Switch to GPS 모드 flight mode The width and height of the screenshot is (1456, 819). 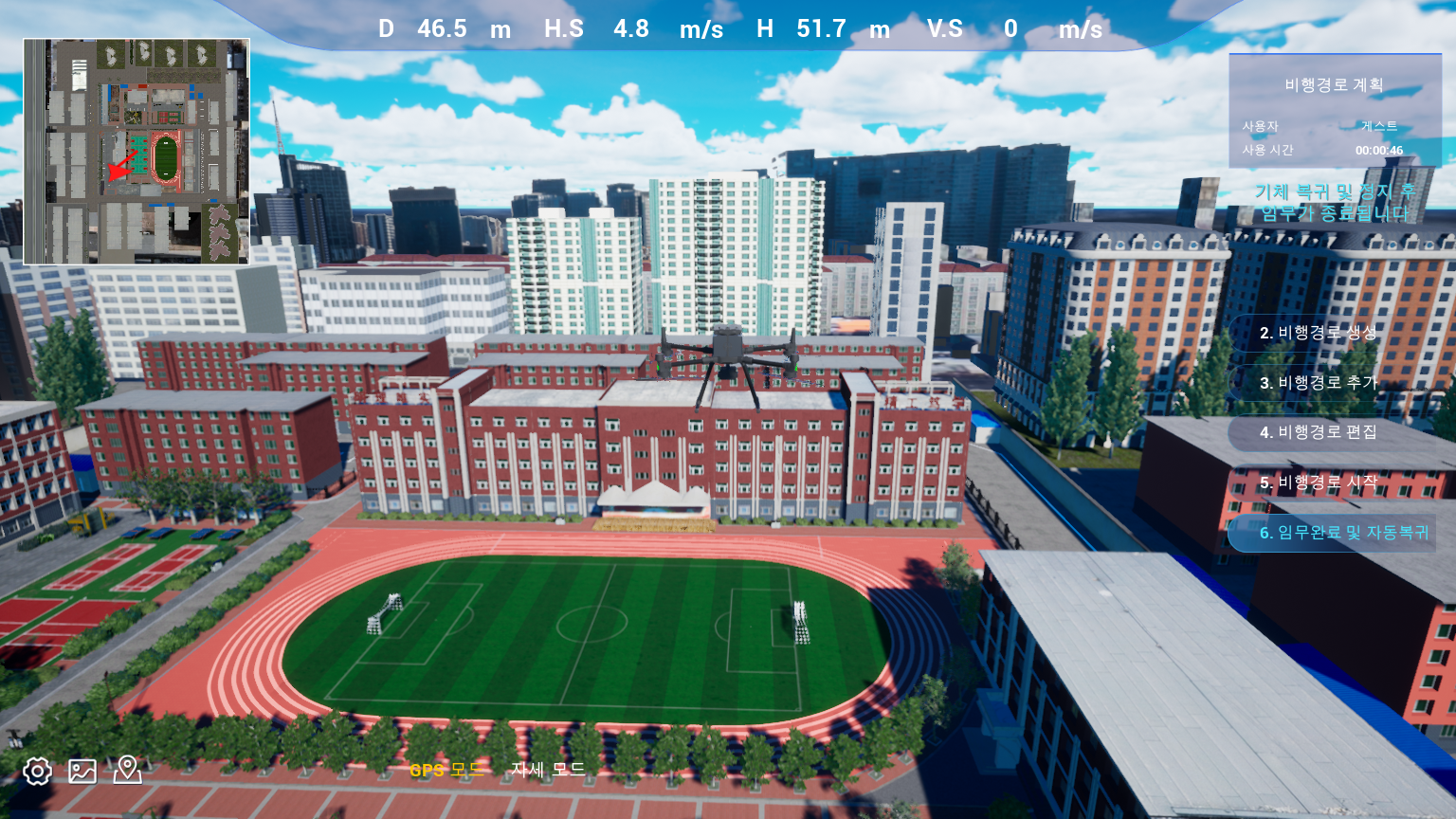[446, 770]
